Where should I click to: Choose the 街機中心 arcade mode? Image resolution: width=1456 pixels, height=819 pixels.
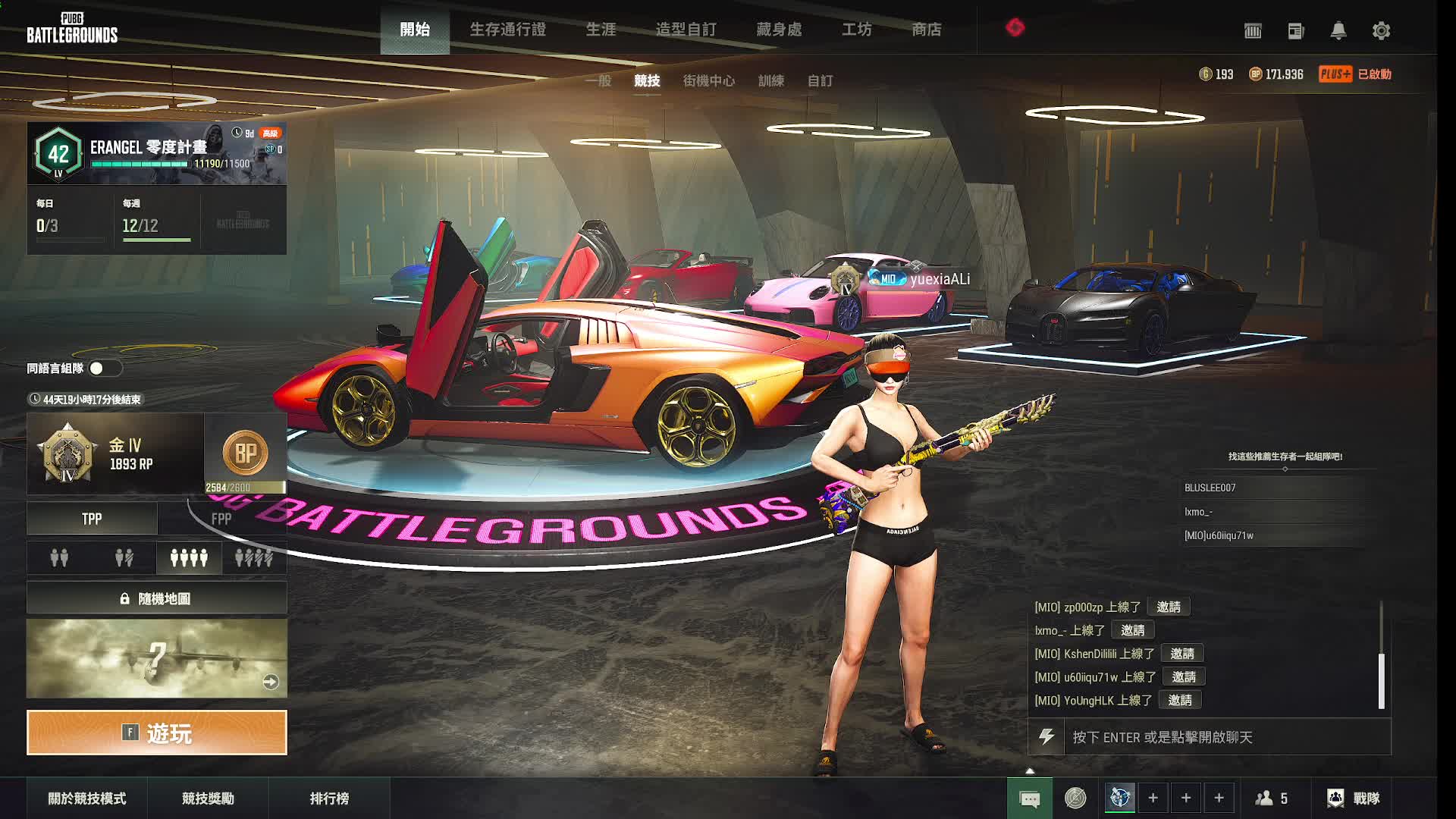click(x=708, y=80)
